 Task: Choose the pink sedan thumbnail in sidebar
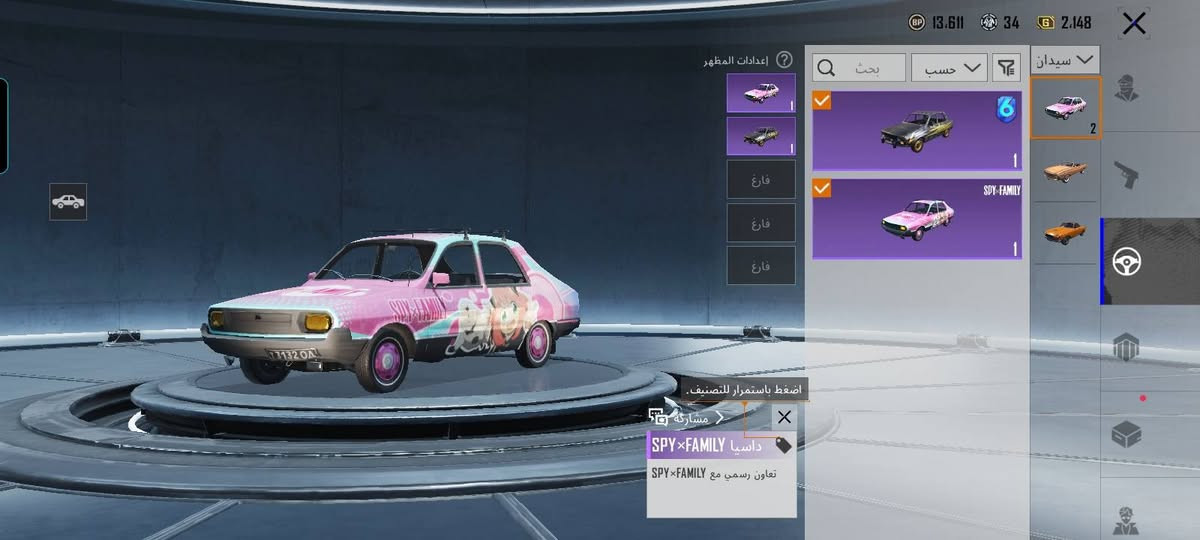pyautogui.click(x=1065, y=108)
